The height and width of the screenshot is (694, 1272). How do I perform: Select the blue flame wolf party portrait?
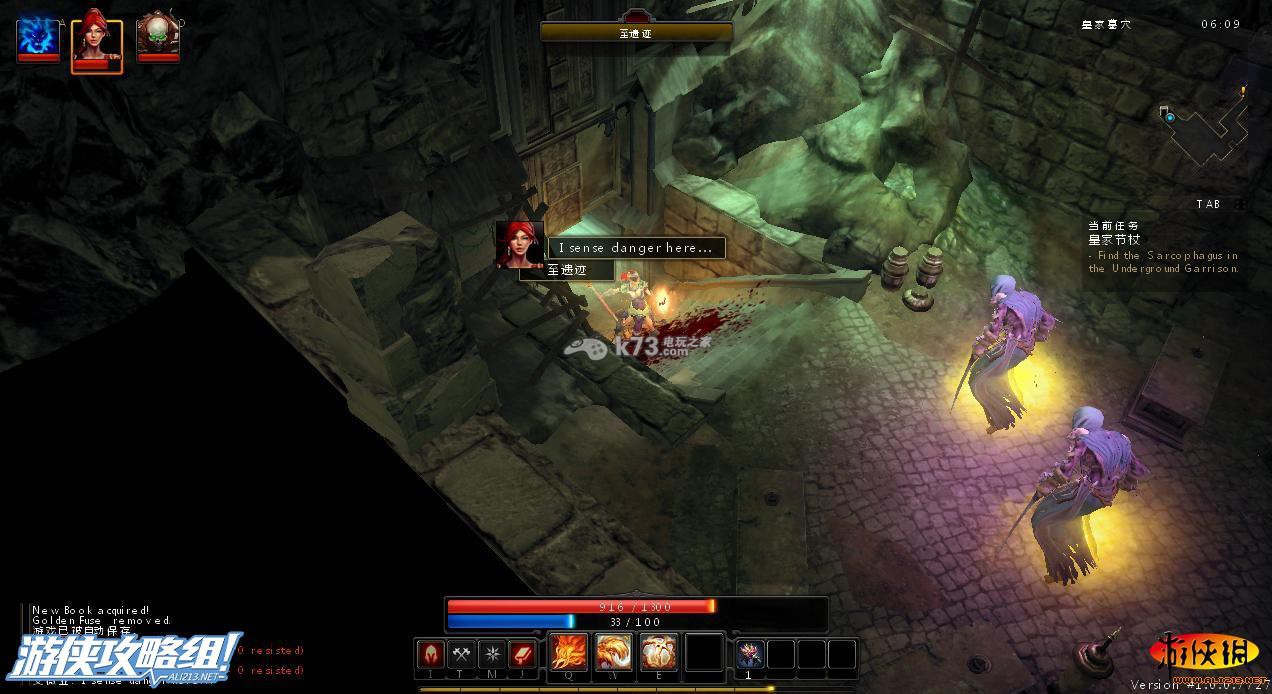click(38, 38)
